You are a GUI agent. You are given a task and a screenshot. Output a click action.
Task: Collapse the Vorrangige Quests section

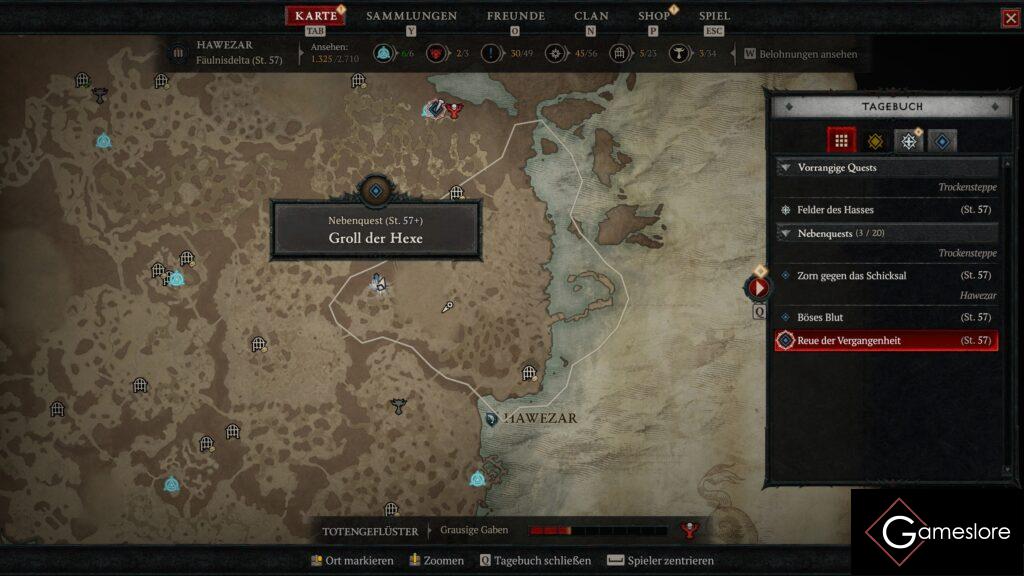point(786,168)
